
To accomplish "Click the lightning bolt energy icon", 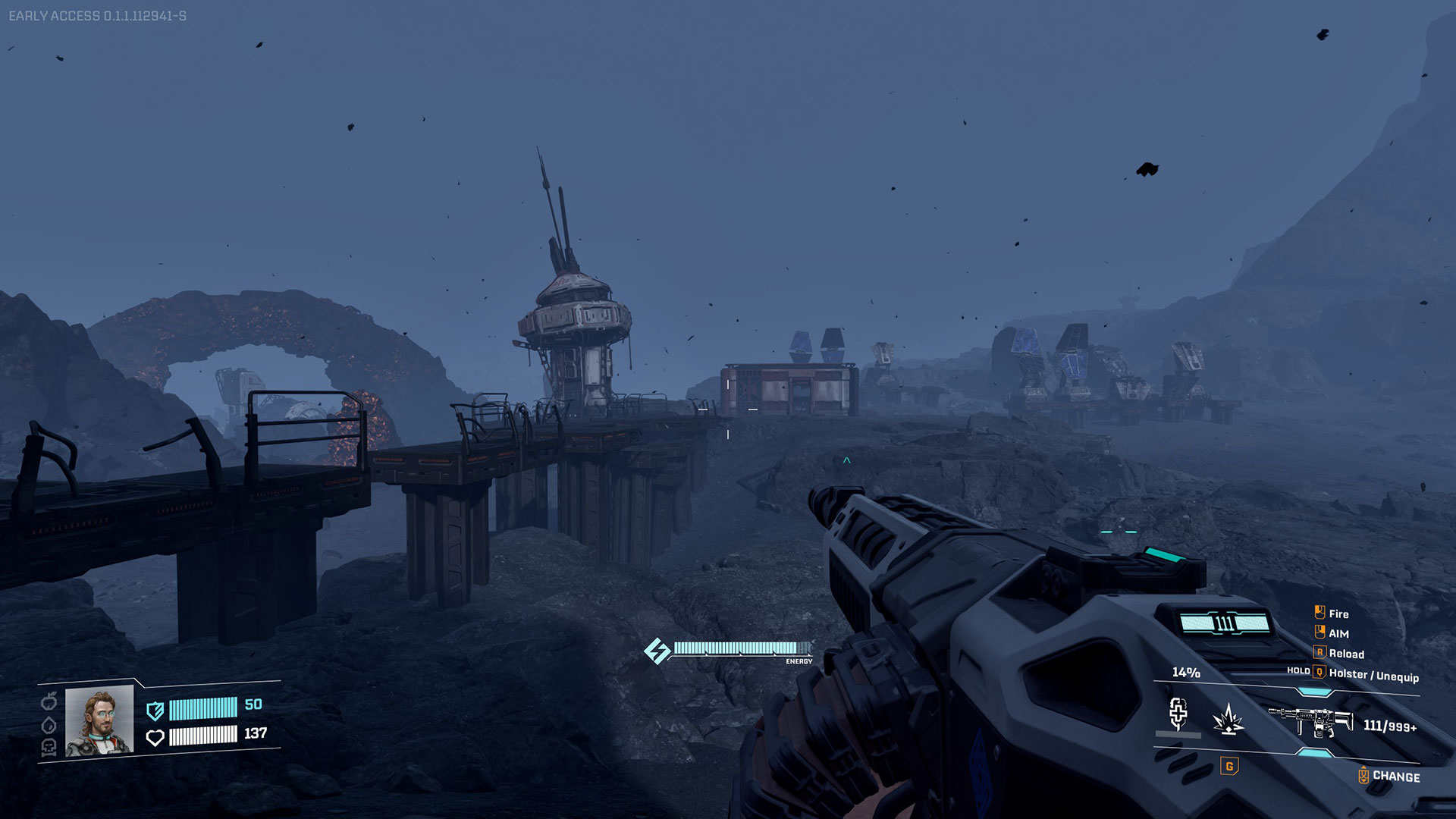I will point(657,651).
